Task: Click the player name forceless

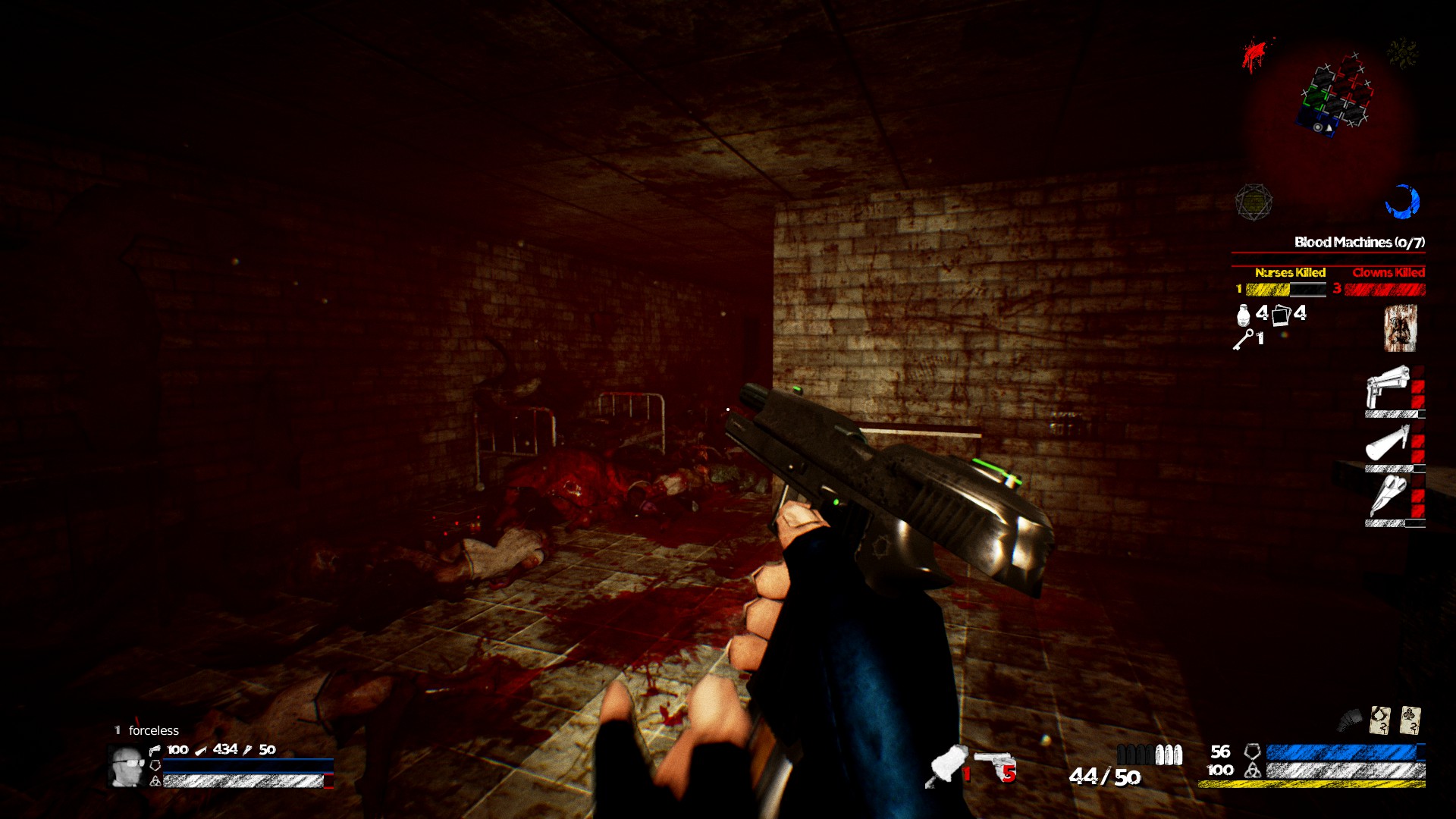Action: point(155,730)
